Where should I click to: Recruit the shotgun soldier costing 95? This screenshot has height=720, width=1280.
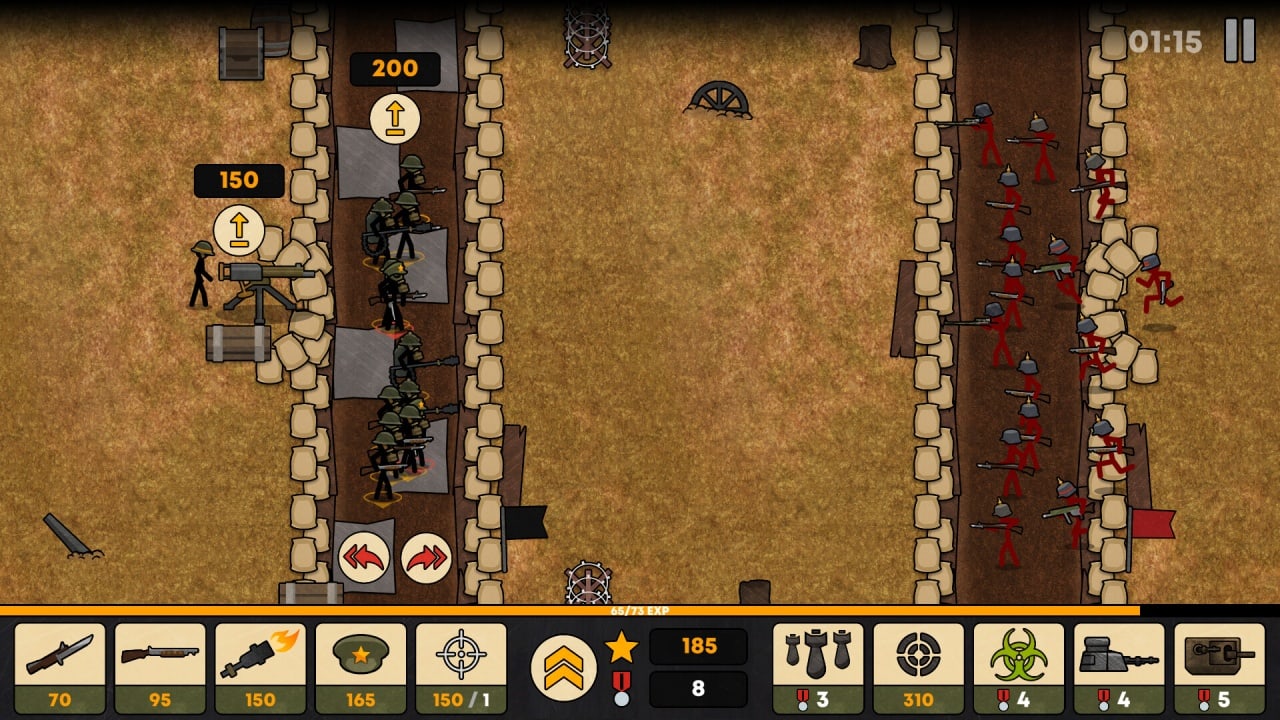pyautogui.click(x=160, y=667)
